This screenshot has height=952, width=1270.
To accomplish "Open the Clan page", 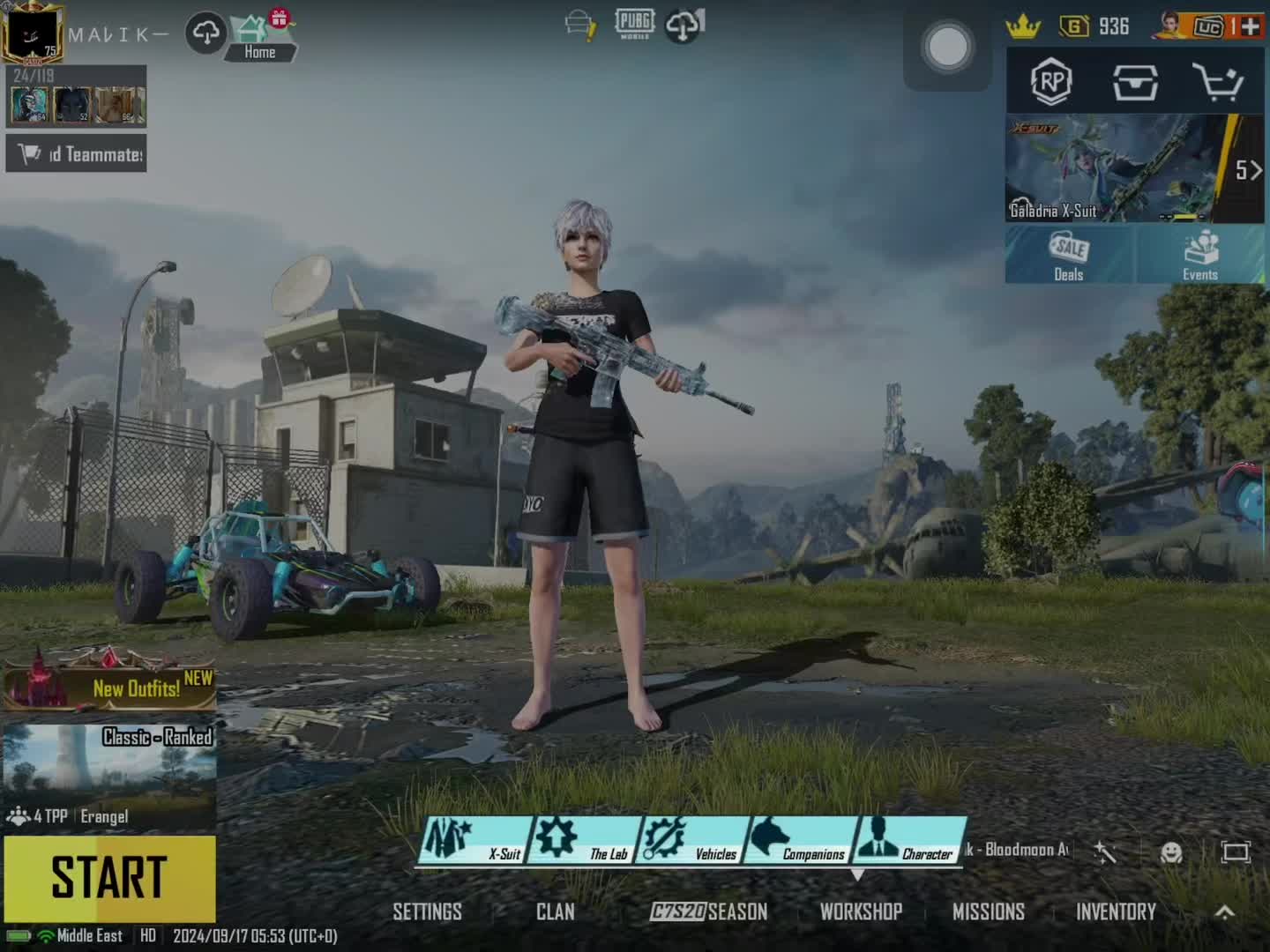I will pyautogui.click(x=555, y=911).
